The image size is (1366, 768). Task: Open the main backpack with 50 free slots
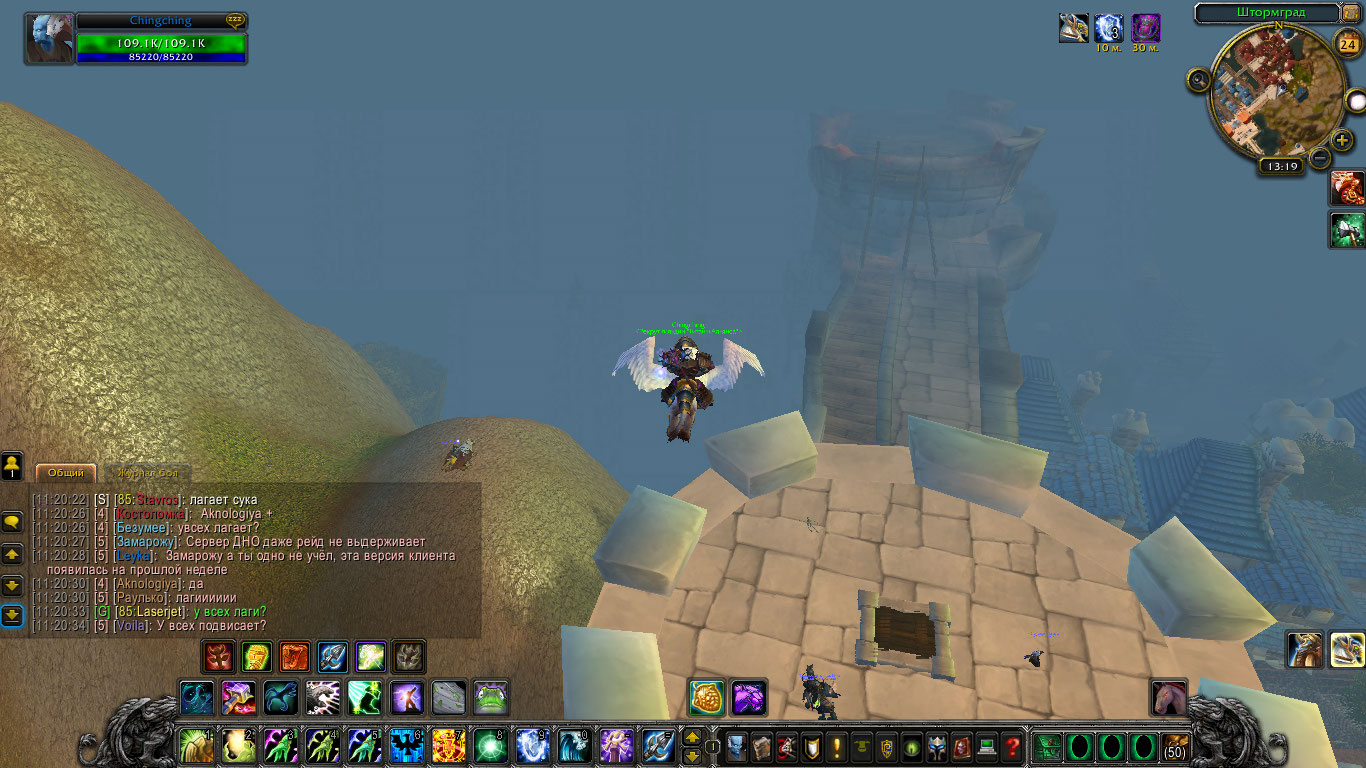pyautogui.click(x=1175, y=746)
